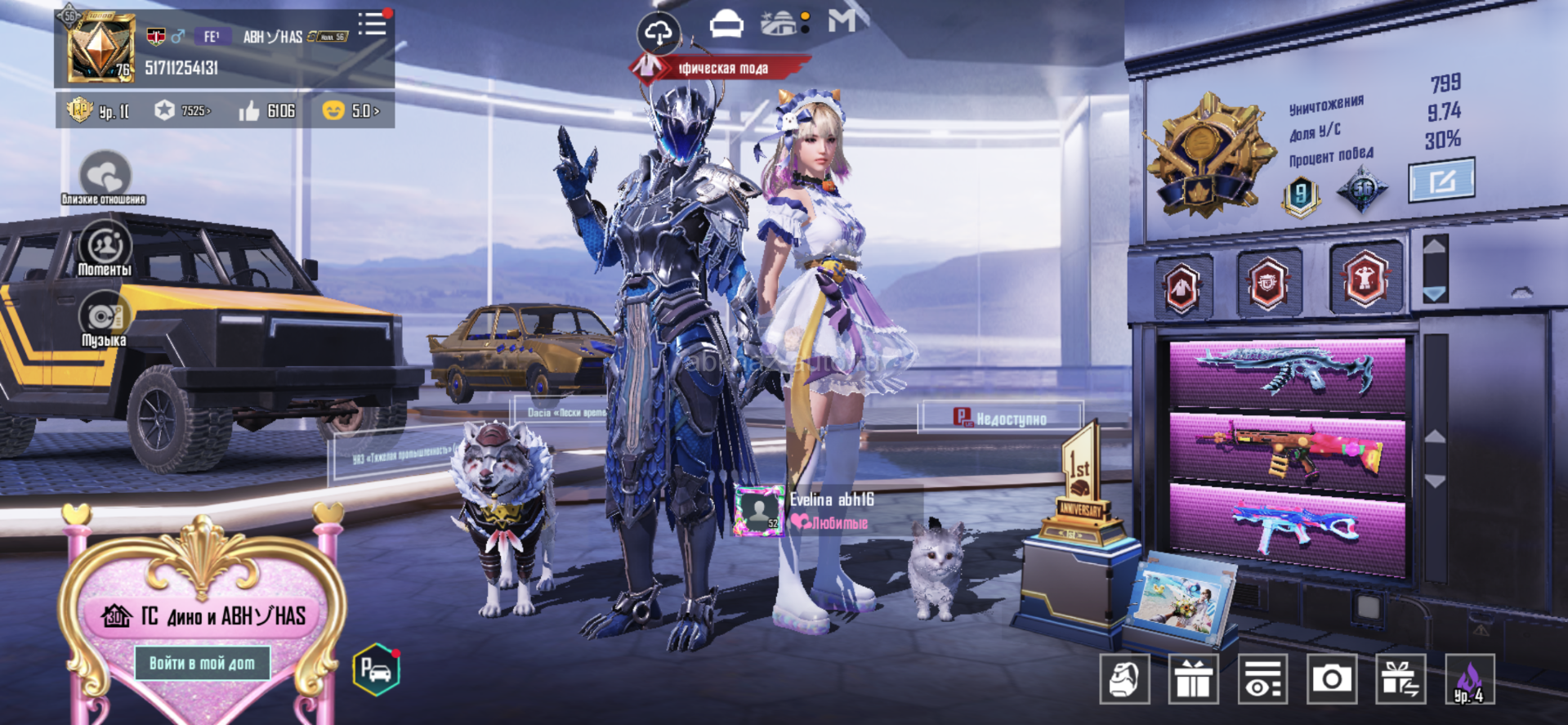
Task: Tap the cloud download icon
Action: [659, 33]
